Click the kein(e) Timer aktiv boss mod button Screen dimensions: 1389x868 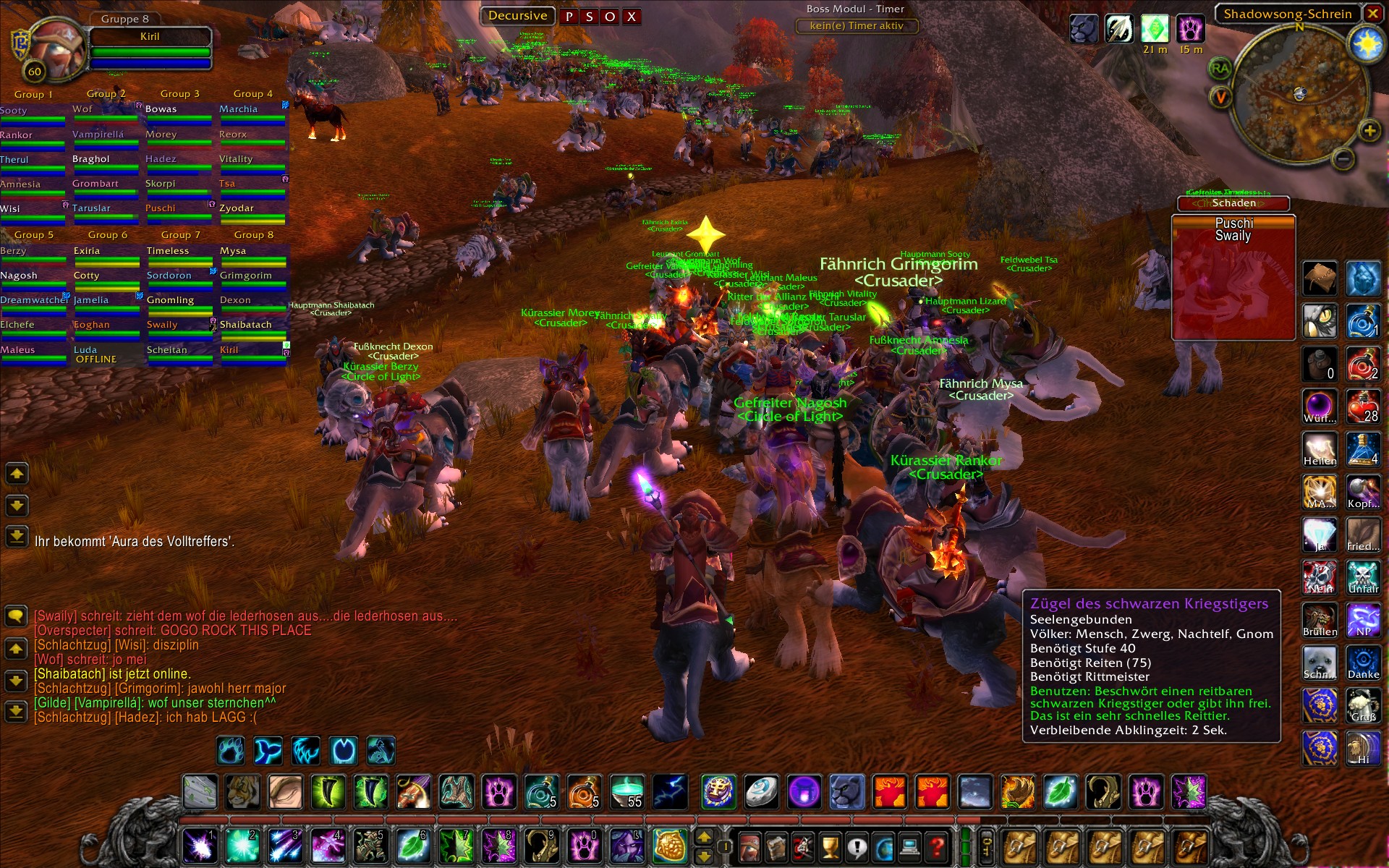[857, 26]
